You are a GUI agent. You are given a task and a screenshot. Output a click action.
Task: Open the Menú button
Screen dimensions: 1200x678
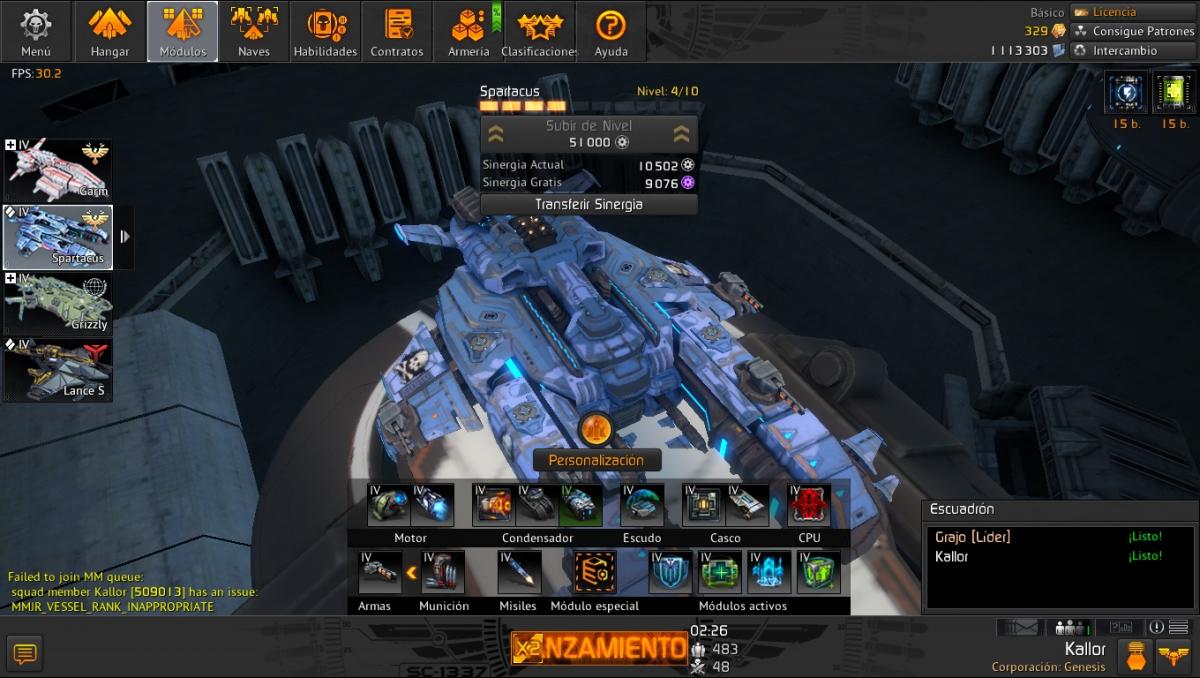[x=36, y=31]
